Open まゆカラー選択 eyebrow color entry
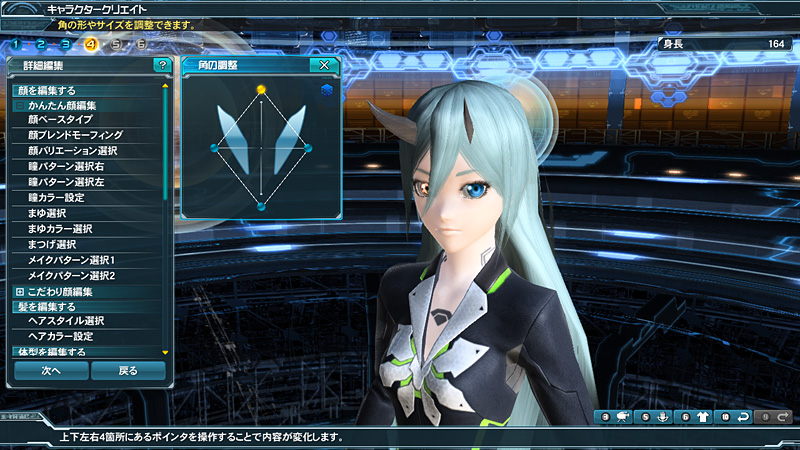Screen dimensions: 800x450 [x=60, y=229]
